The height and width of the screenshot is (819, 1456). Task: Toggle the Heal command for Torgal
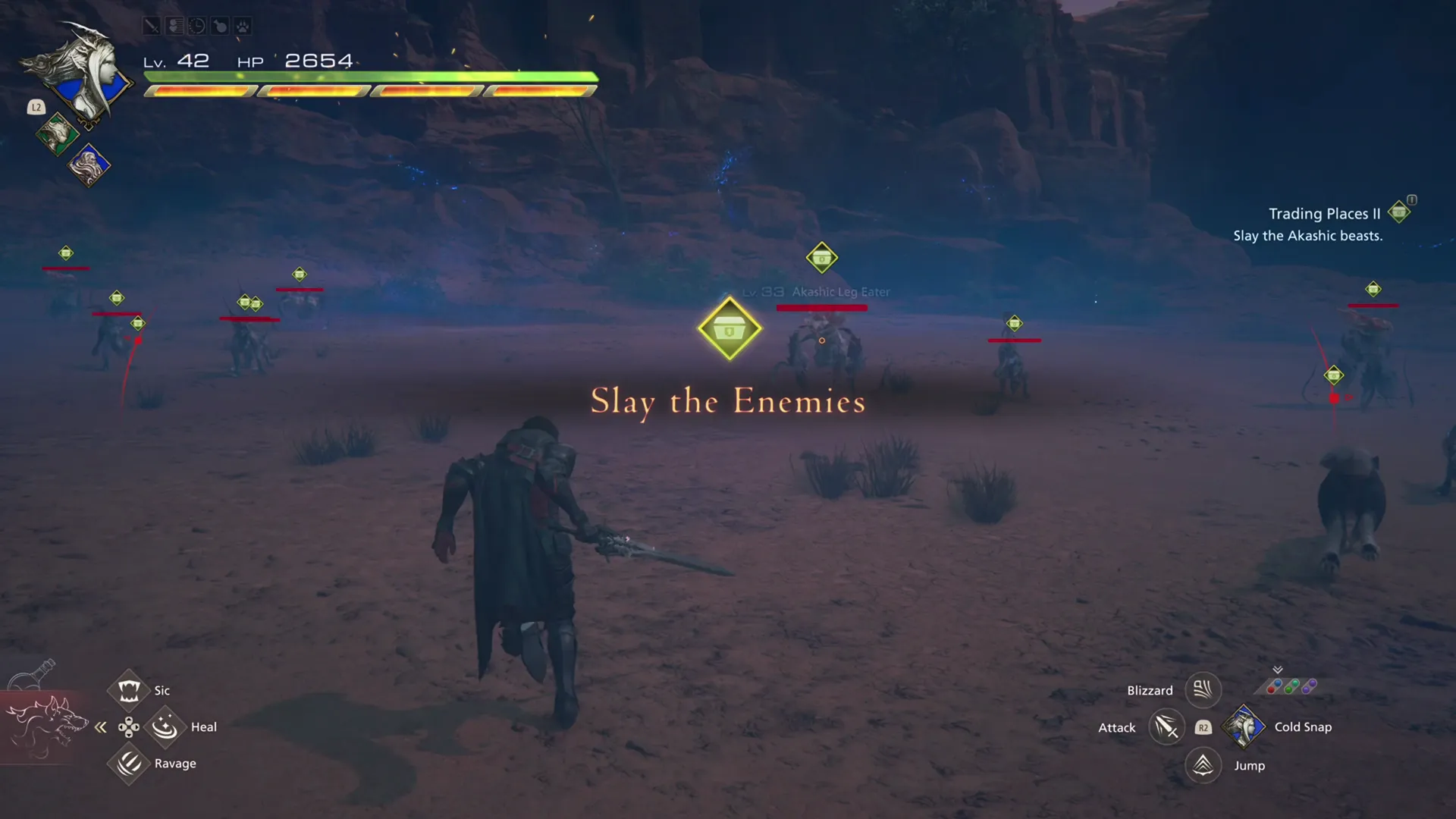pos(165,726)
